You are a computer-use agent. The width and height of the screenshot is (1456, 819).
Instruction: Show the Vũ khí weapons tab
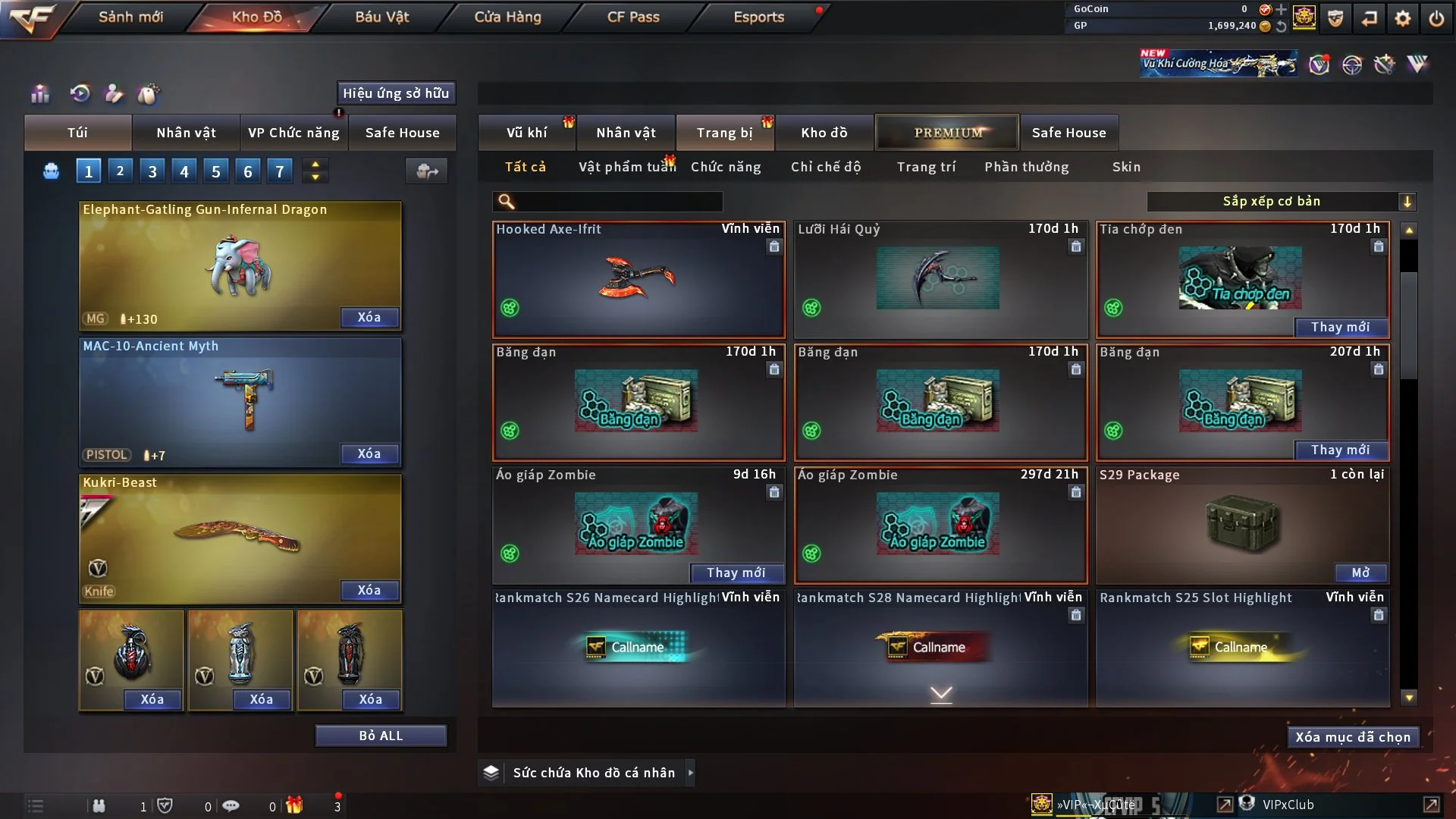click(x=526, y=133)
